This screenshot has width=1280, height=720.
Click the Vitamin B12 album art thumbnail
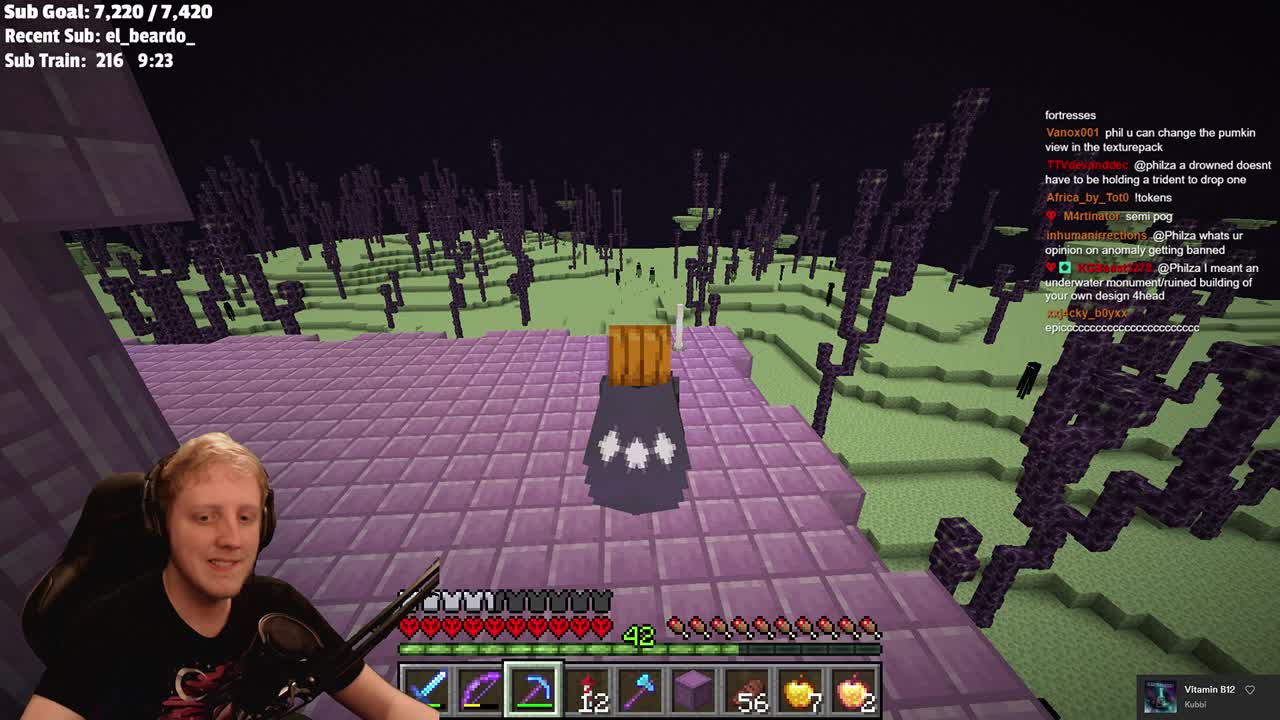(1160, 696)
